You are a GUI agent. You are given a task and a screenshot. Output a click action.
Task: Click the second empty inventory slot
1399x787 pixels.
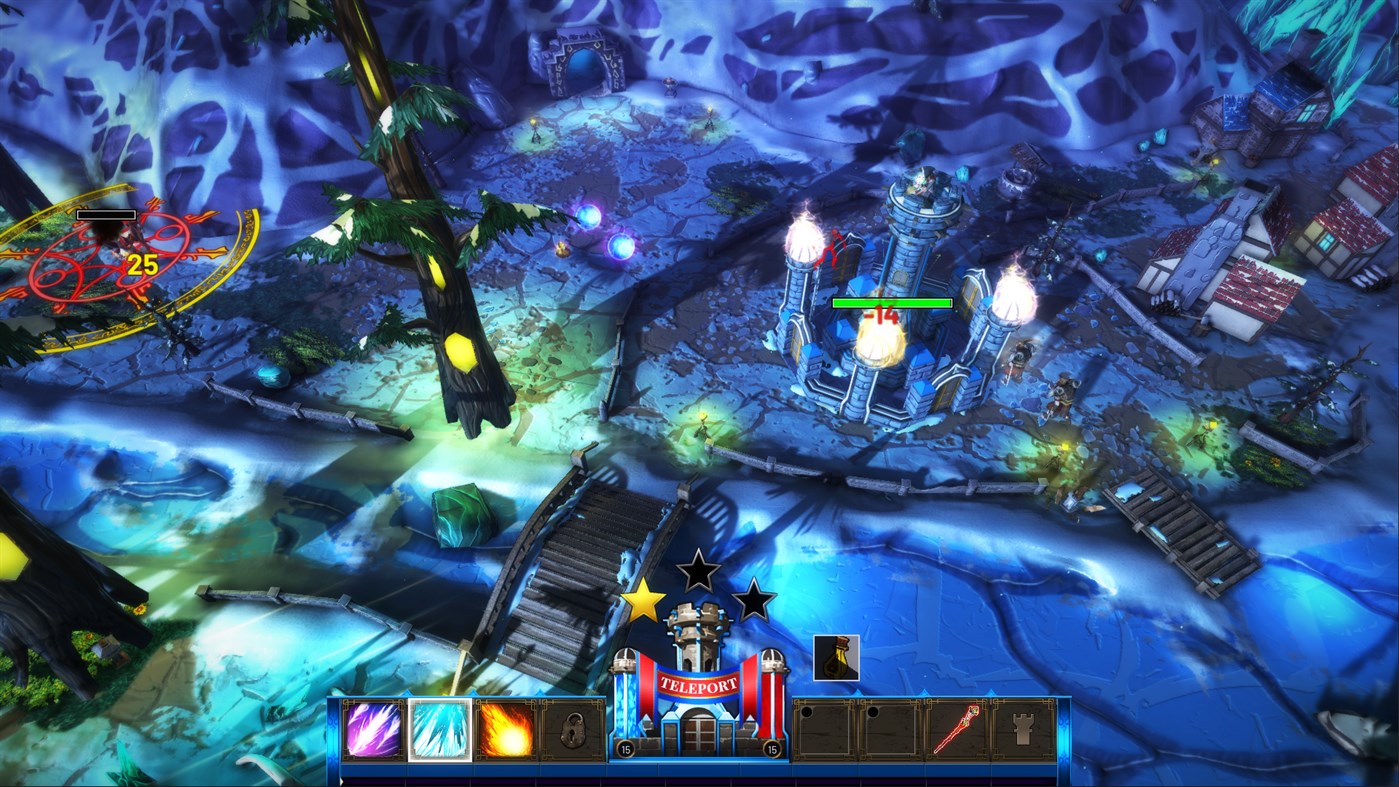tap(891, 733)
